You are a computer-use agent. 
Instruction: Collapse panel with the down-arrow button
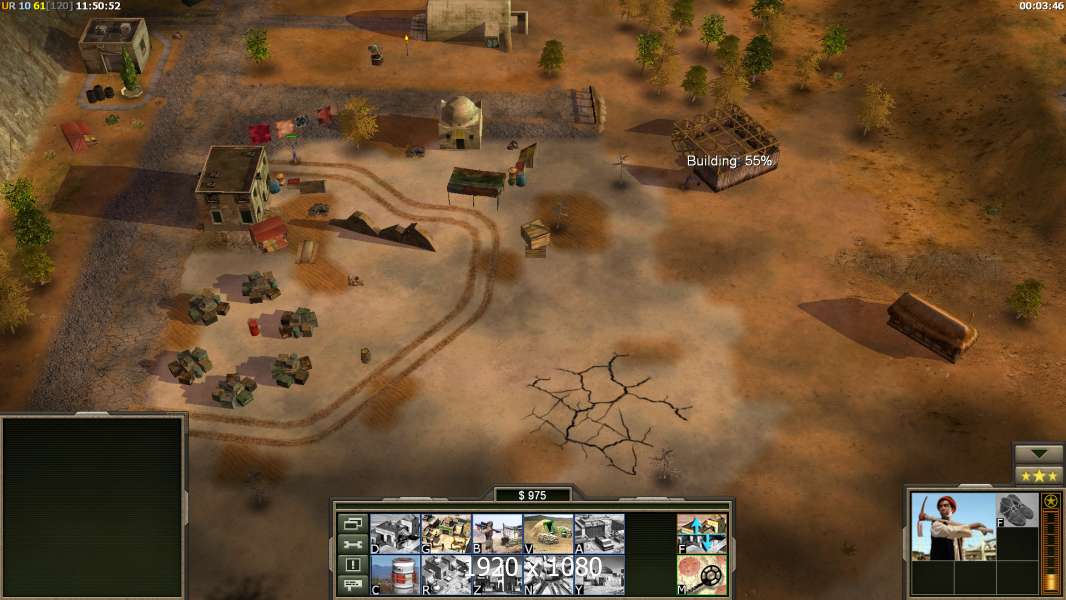[x=1039, y=454]
